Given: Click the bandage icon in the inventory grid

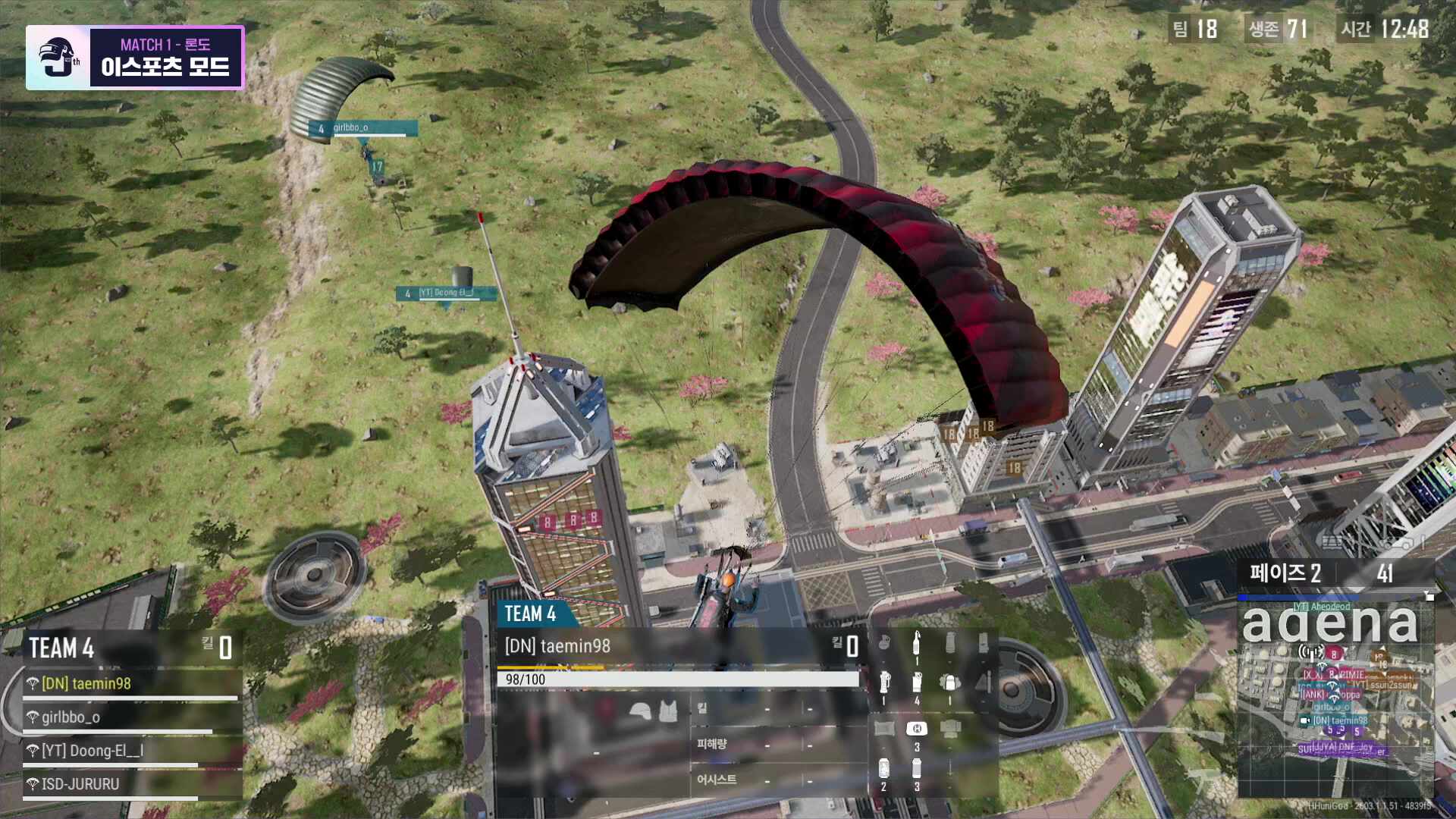Looking at the screenshot, I should click(884, 729).
